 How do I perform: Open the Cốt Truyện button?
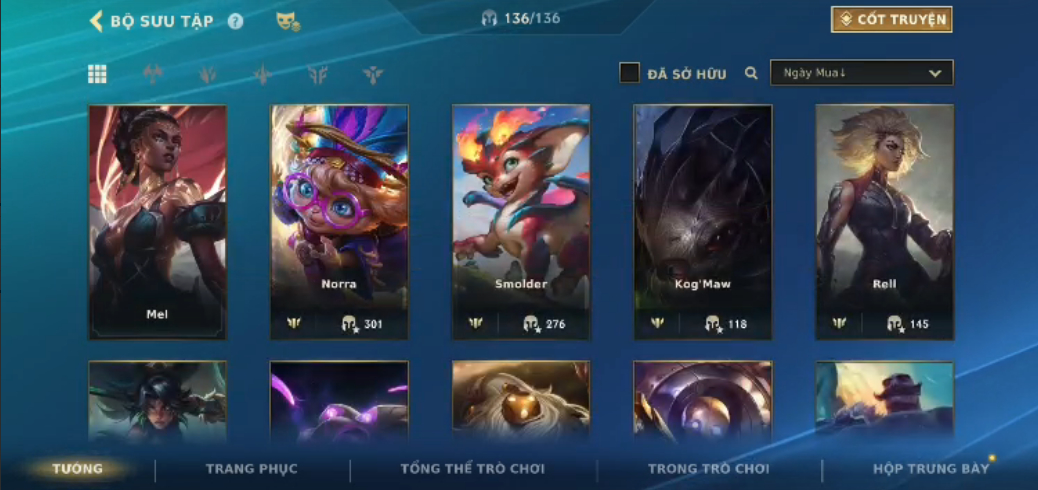[x=891, y=19]
